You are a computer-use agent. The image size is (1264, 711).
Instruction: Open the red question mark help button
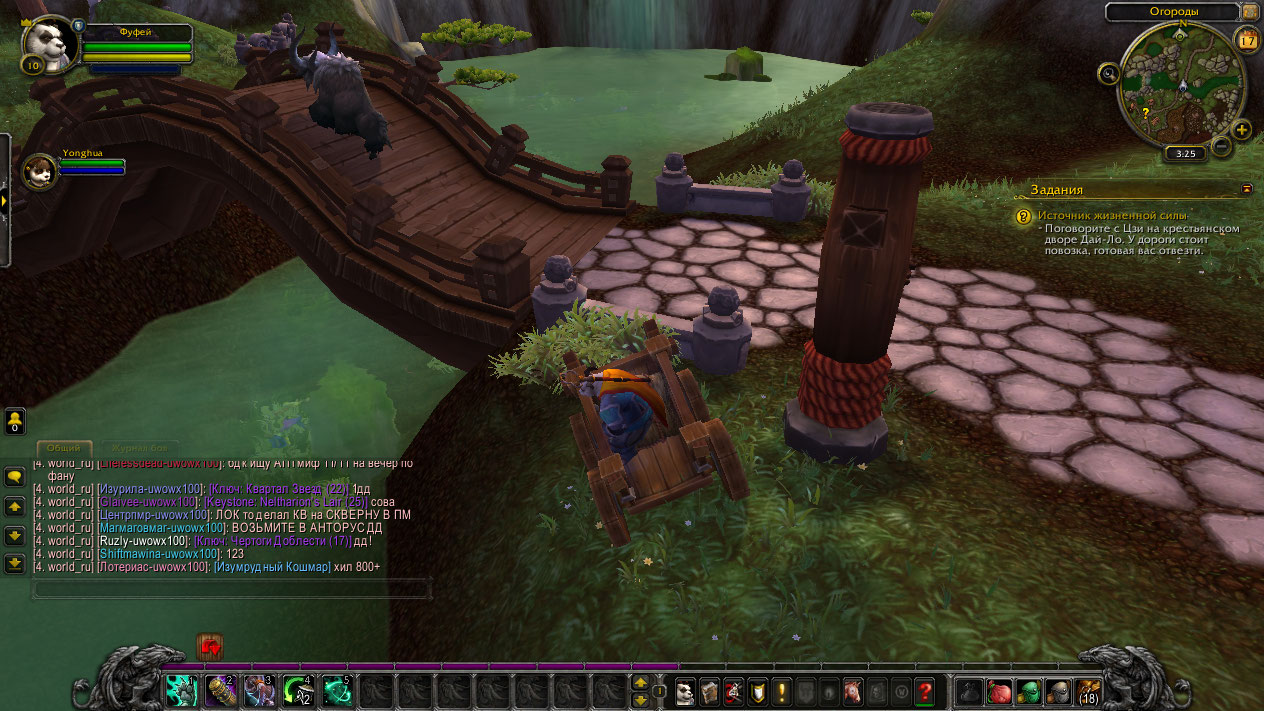[924, 691]
